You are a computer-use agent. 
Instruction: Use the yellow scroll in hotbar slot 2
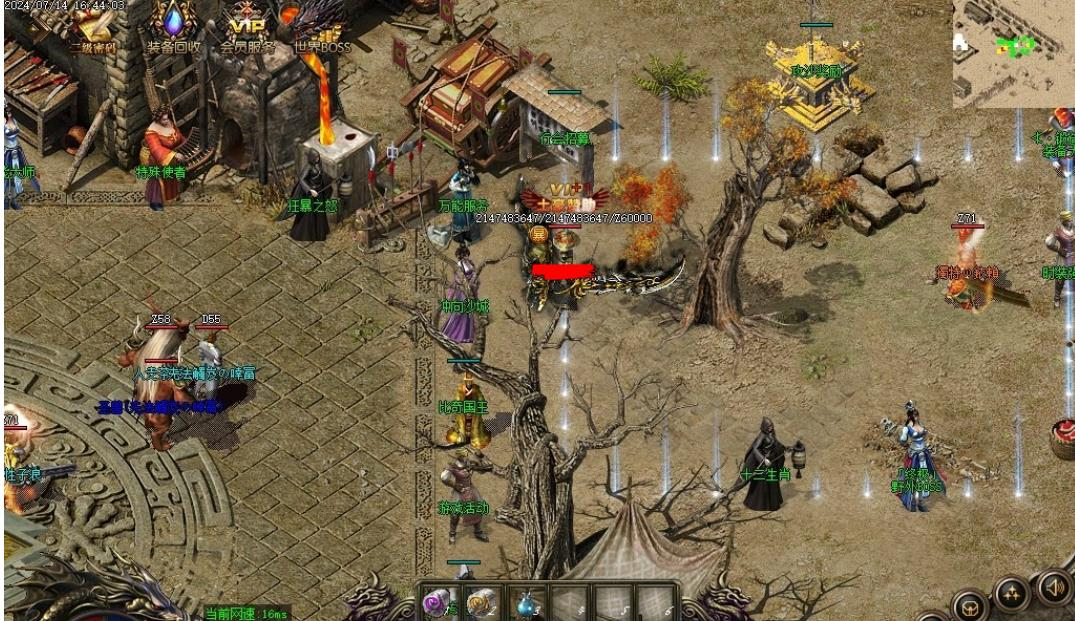tap(483, 602)
